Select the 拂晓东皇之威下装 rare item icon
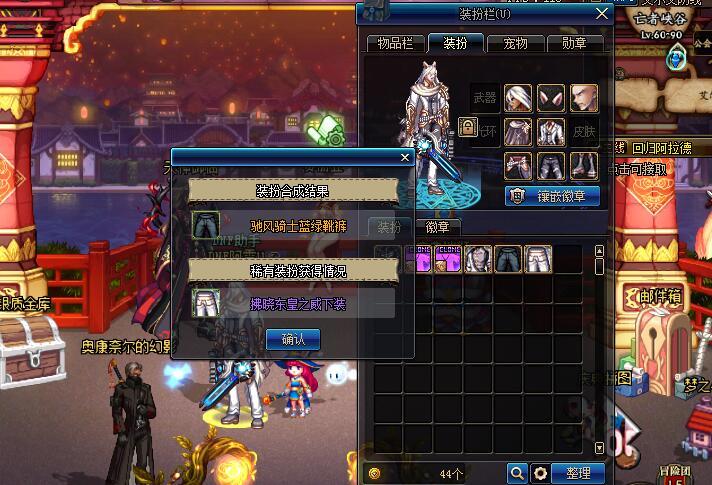Image resolution: width=712 pixels, height=485 pixels. coord(206,301)
